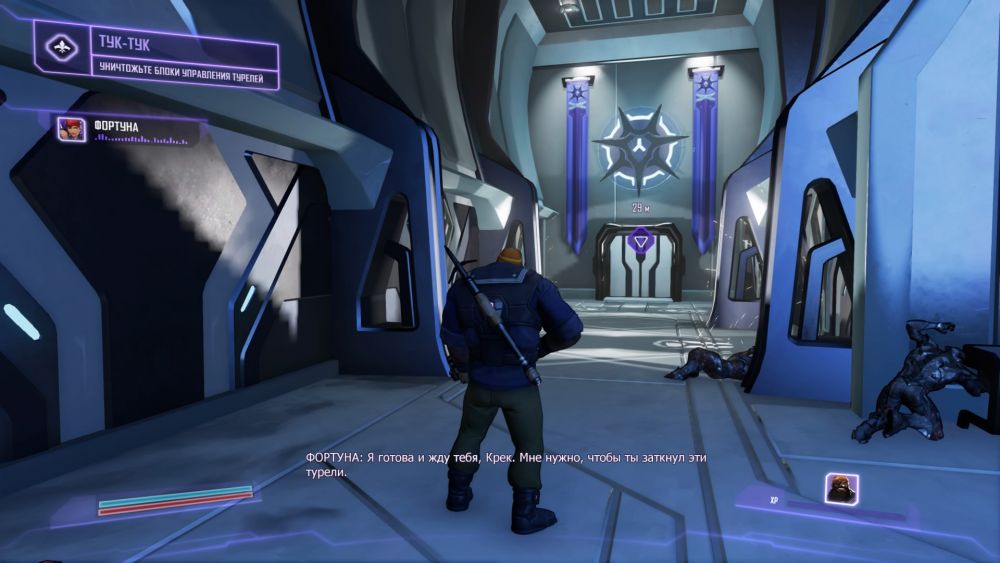The height and width of the screenshot is (563, 1000).
Task: Click the purple objective waypoint marker
Action: [x=639, y=240]
